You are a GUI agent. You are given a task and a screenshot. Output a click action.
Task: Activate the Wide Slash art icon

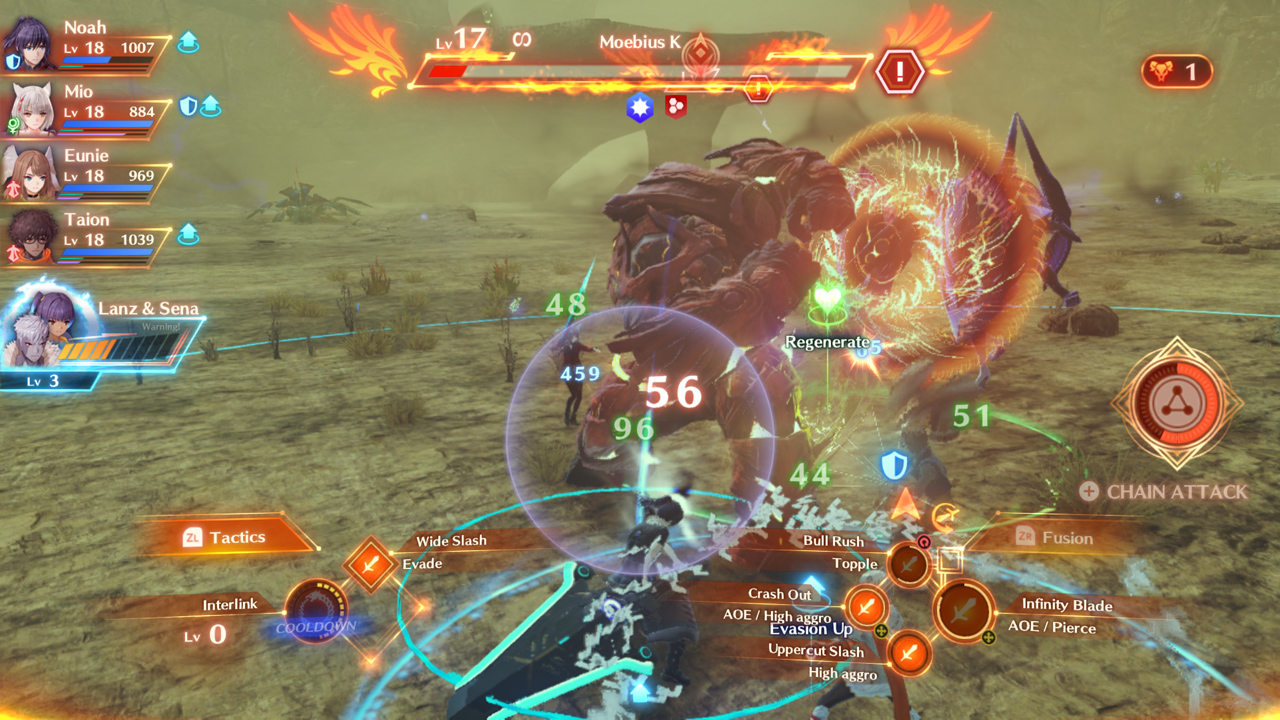370,565
